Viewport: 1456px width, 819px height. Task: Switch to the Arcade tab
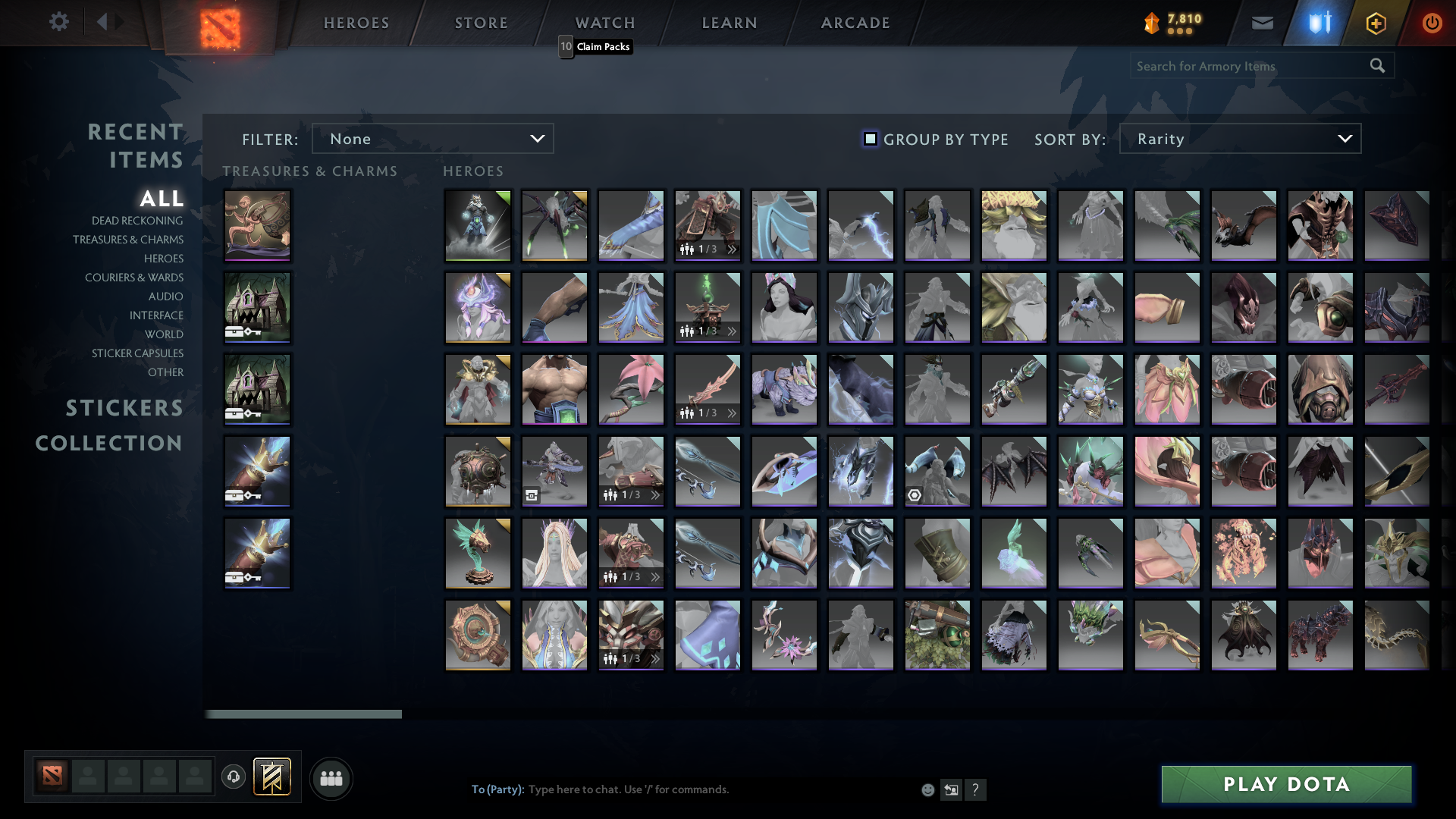pyautogui.click(x=855, y=23)
